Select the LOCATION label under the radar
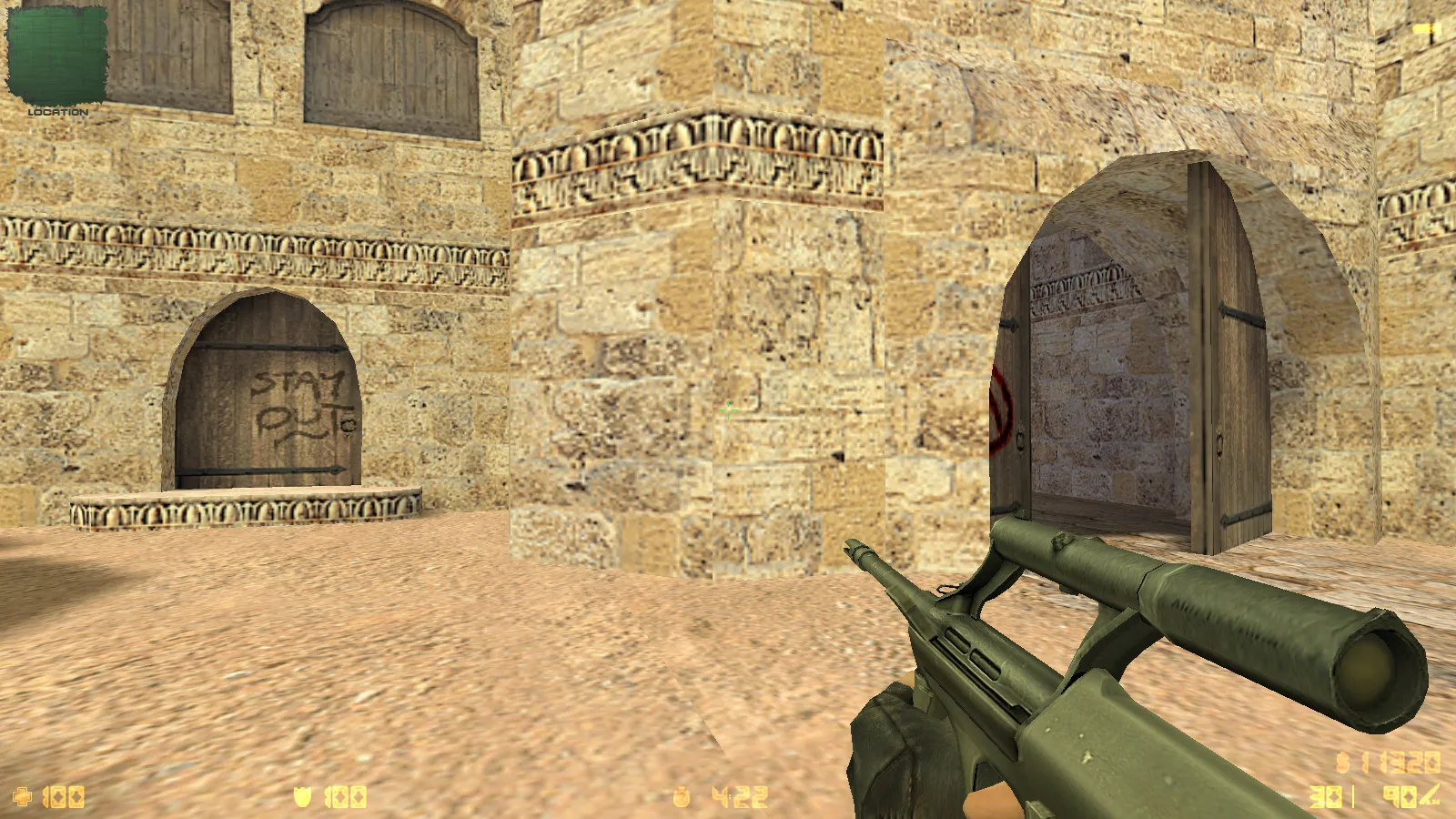Screen dimensions: 1456x819 (x=56, y=111)
